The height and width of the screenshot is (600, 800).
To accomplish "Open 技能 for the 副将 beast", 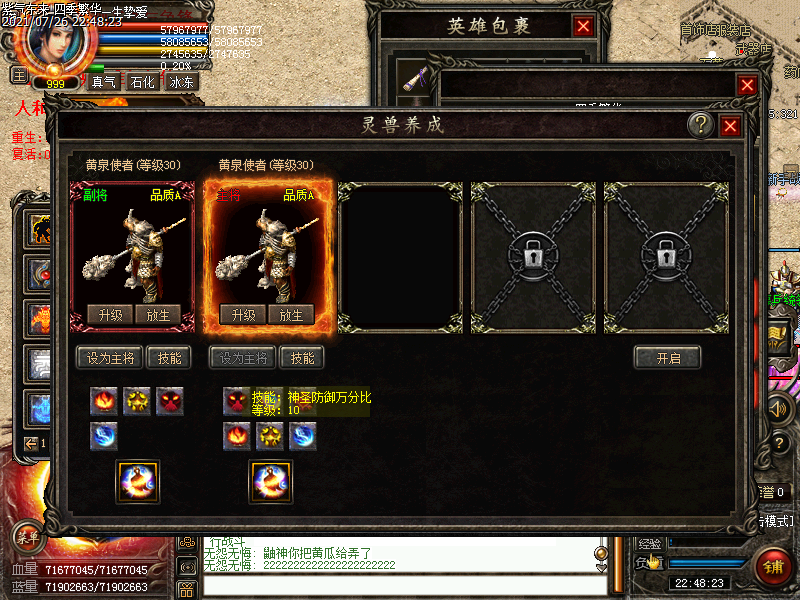I will pyautogui.click(x=168, y=358).
